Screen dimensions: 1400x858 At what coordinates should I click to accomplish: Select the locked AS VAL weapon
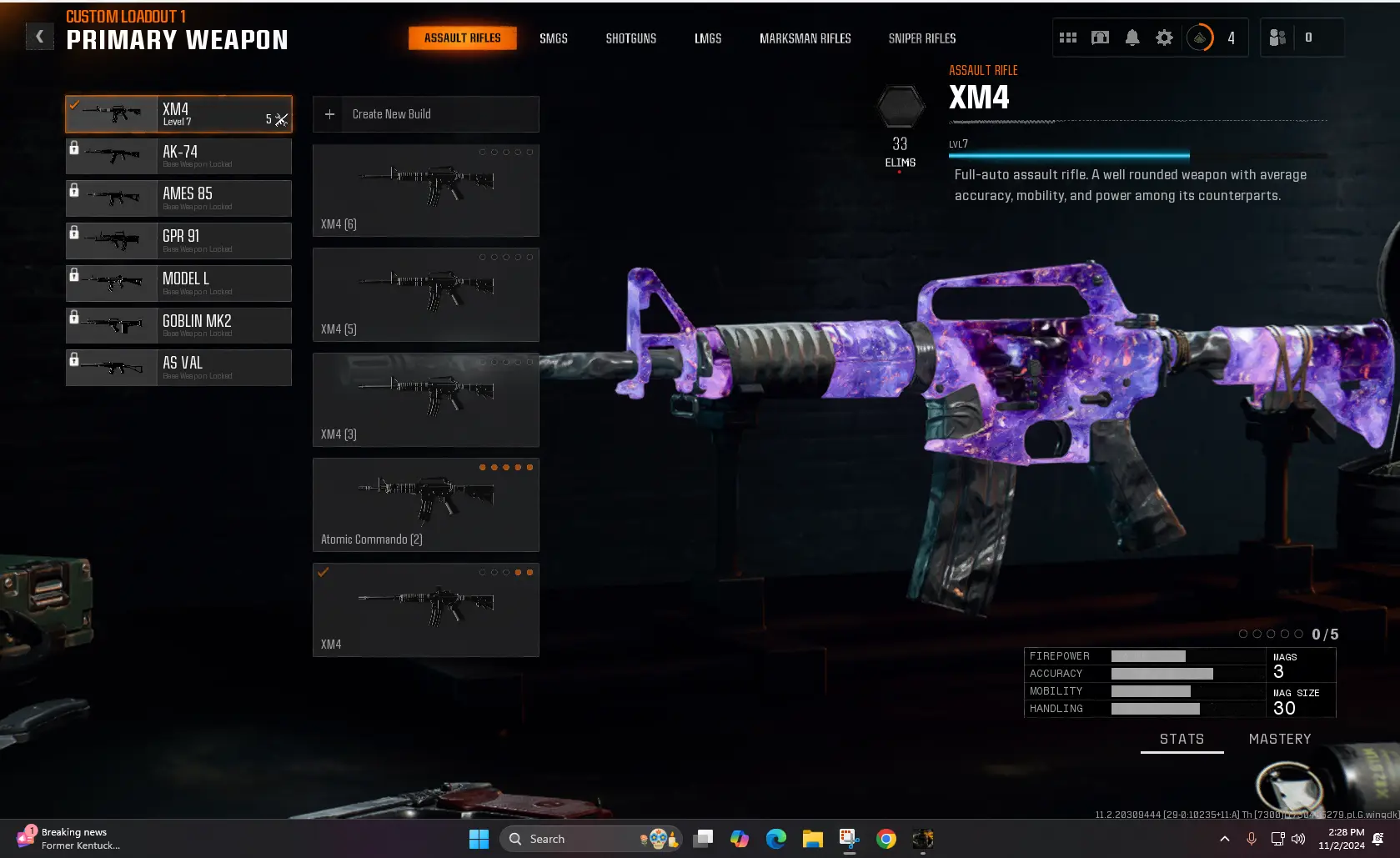178,367
